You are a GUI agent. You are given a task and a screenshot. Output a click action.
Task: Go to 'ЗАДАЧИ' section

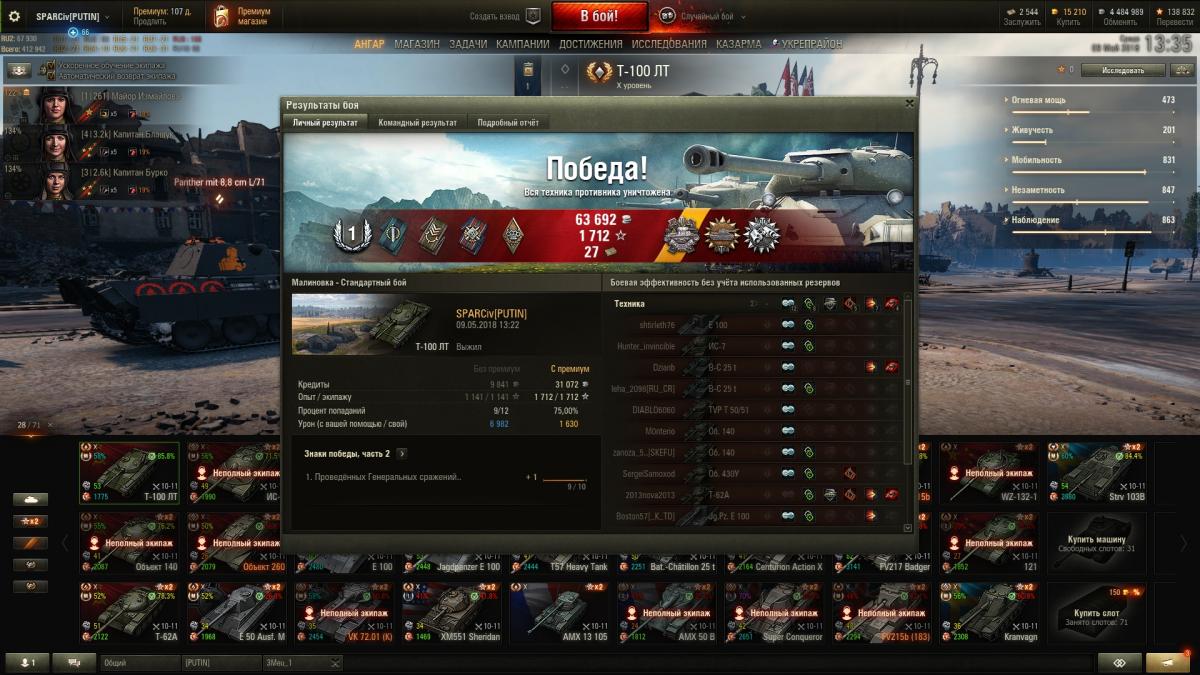click(x=468, y=44)
